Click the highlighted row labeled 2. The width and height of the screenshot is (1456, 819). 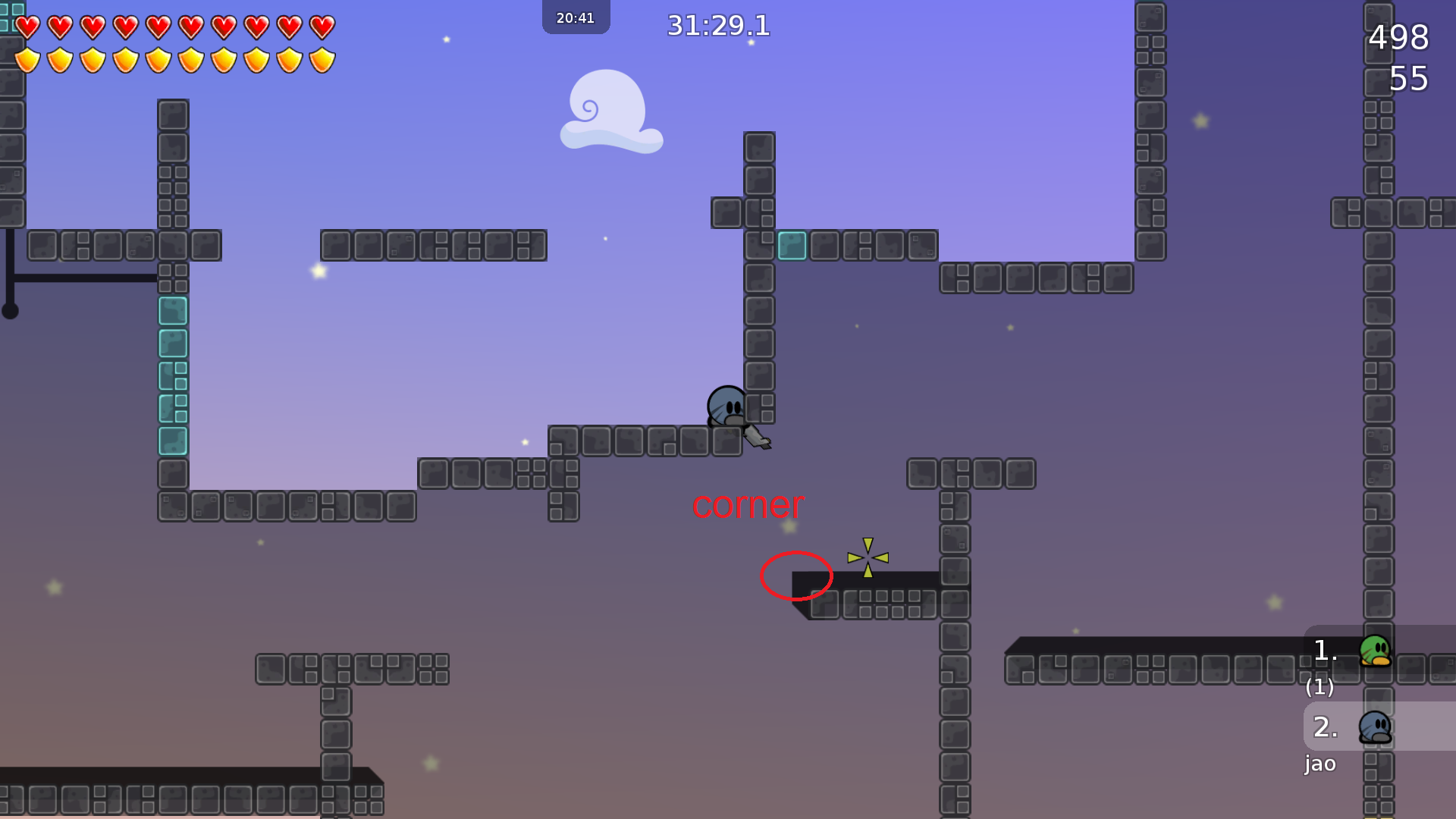point(1324,726)
